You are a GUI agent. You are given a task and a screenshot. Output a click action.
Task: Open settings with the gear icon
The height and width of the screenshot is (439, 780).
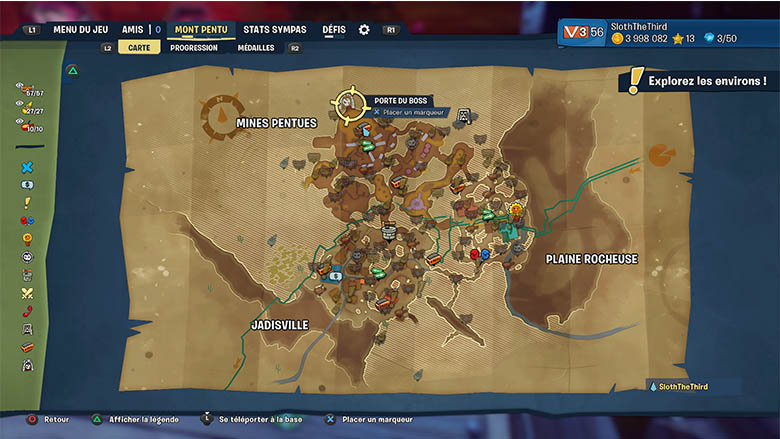click(x=364, y=30)
